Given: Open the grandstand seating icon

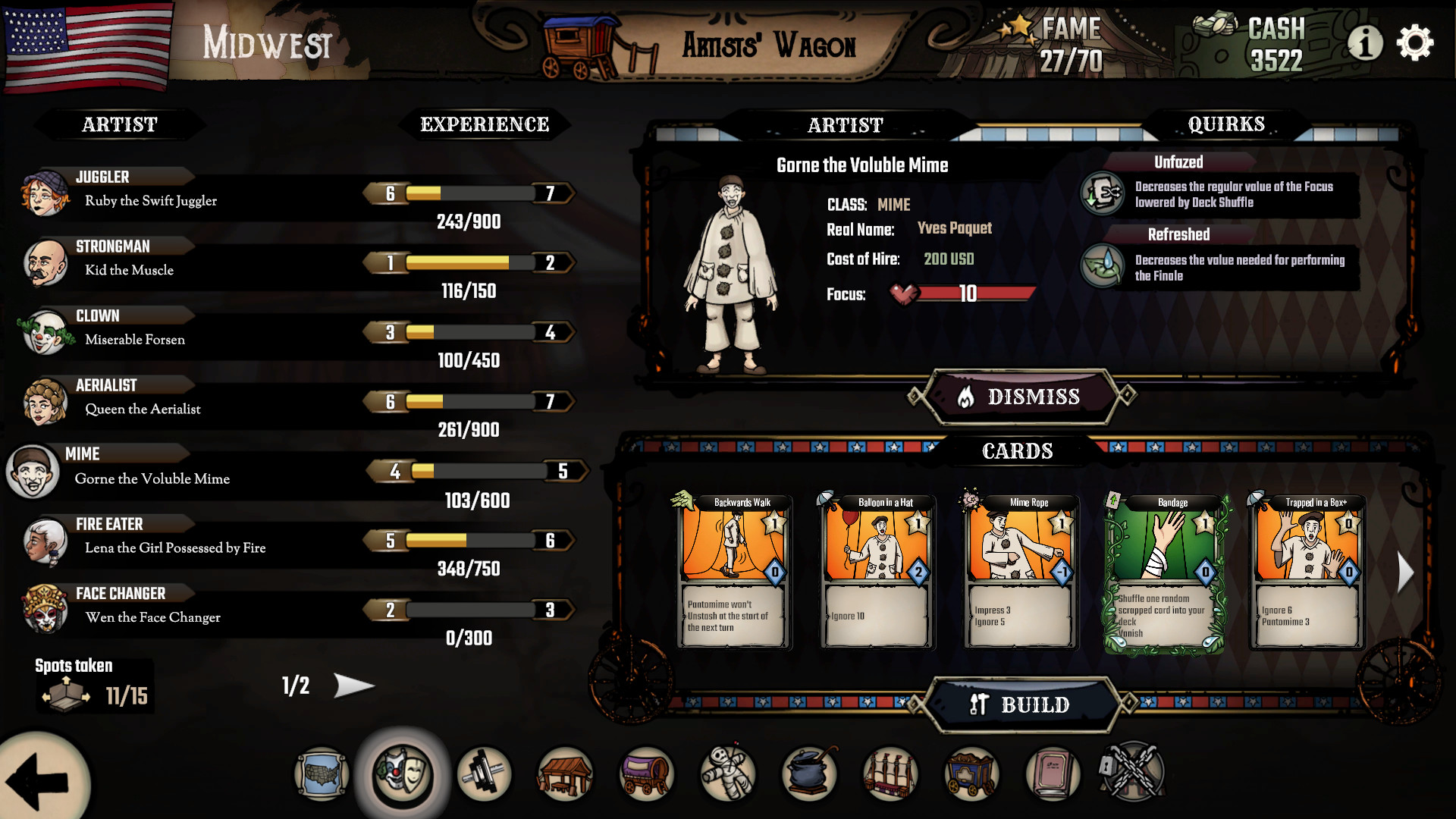Looking at the screenshot, I should pos(890,775).
